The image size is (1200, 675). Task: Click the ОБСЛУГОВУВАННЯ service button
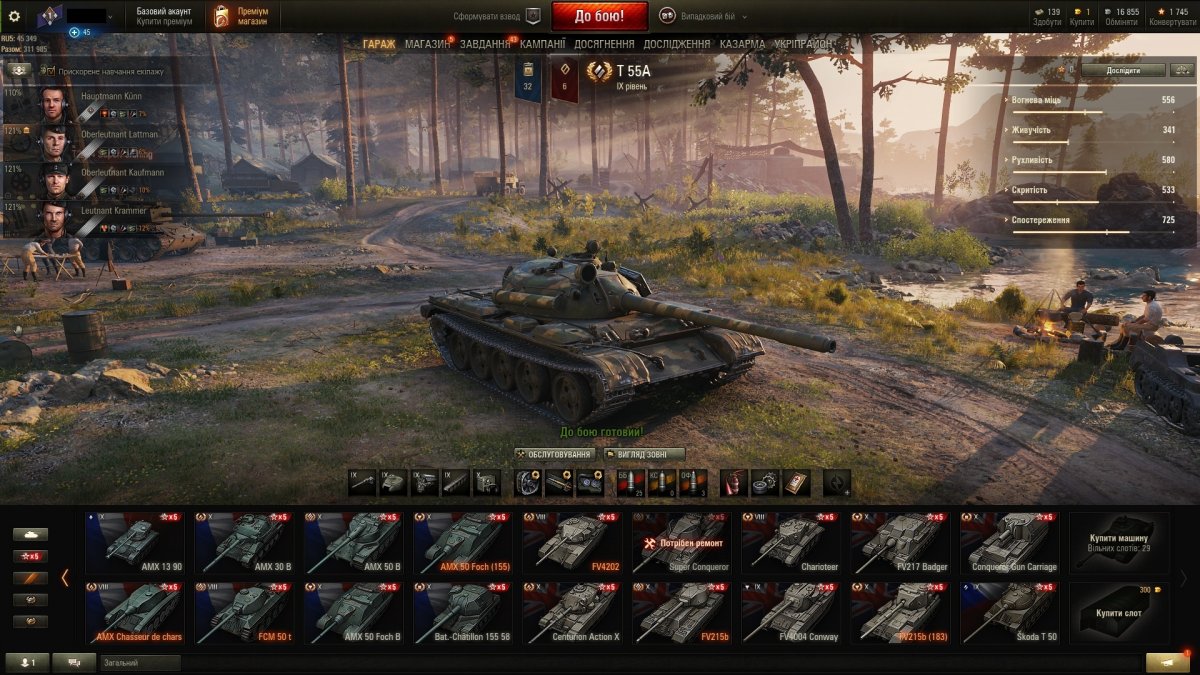pyautogui.click(x=555, y=454)
